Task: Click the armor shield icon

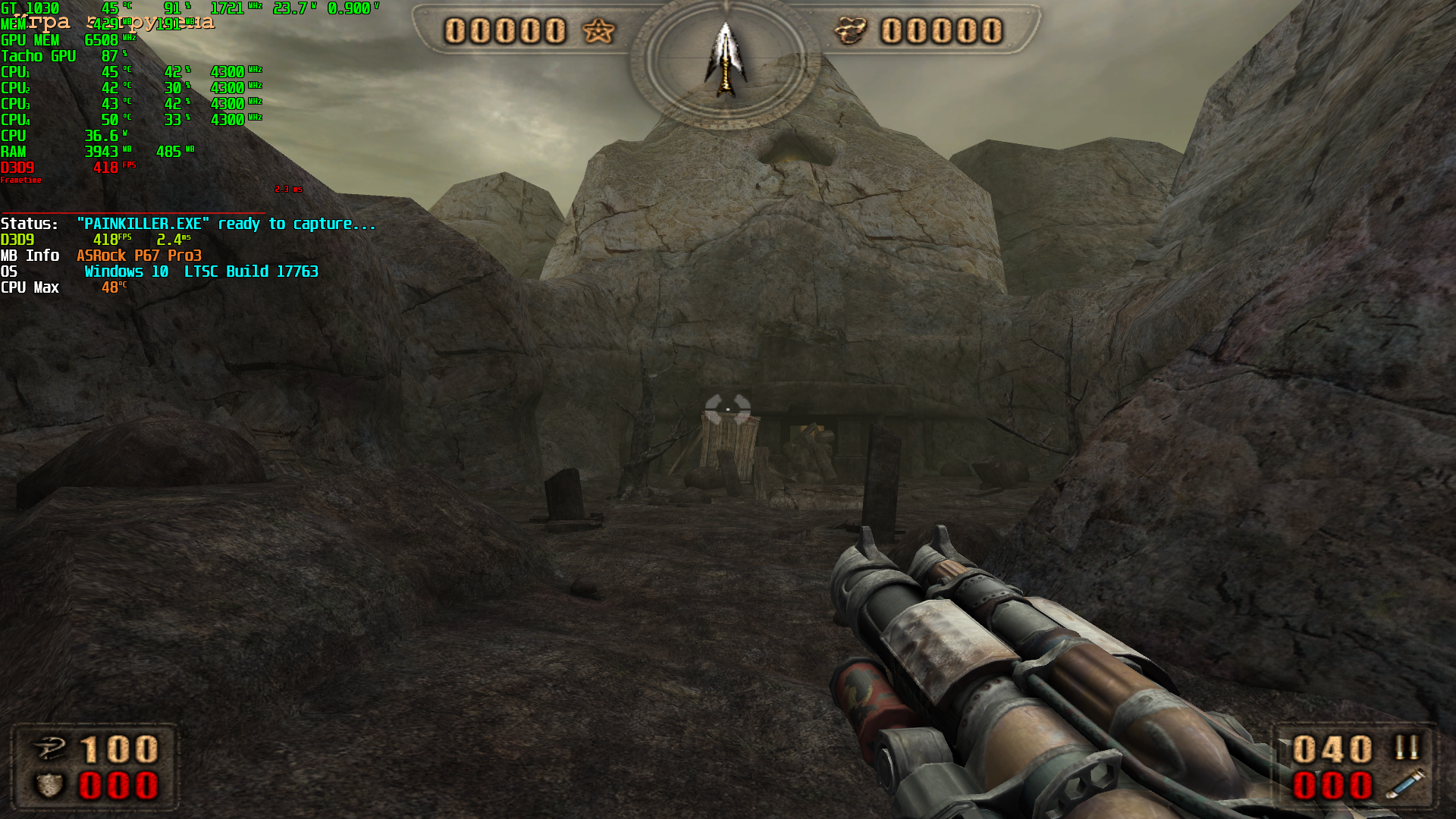Action: coord(50,786)
